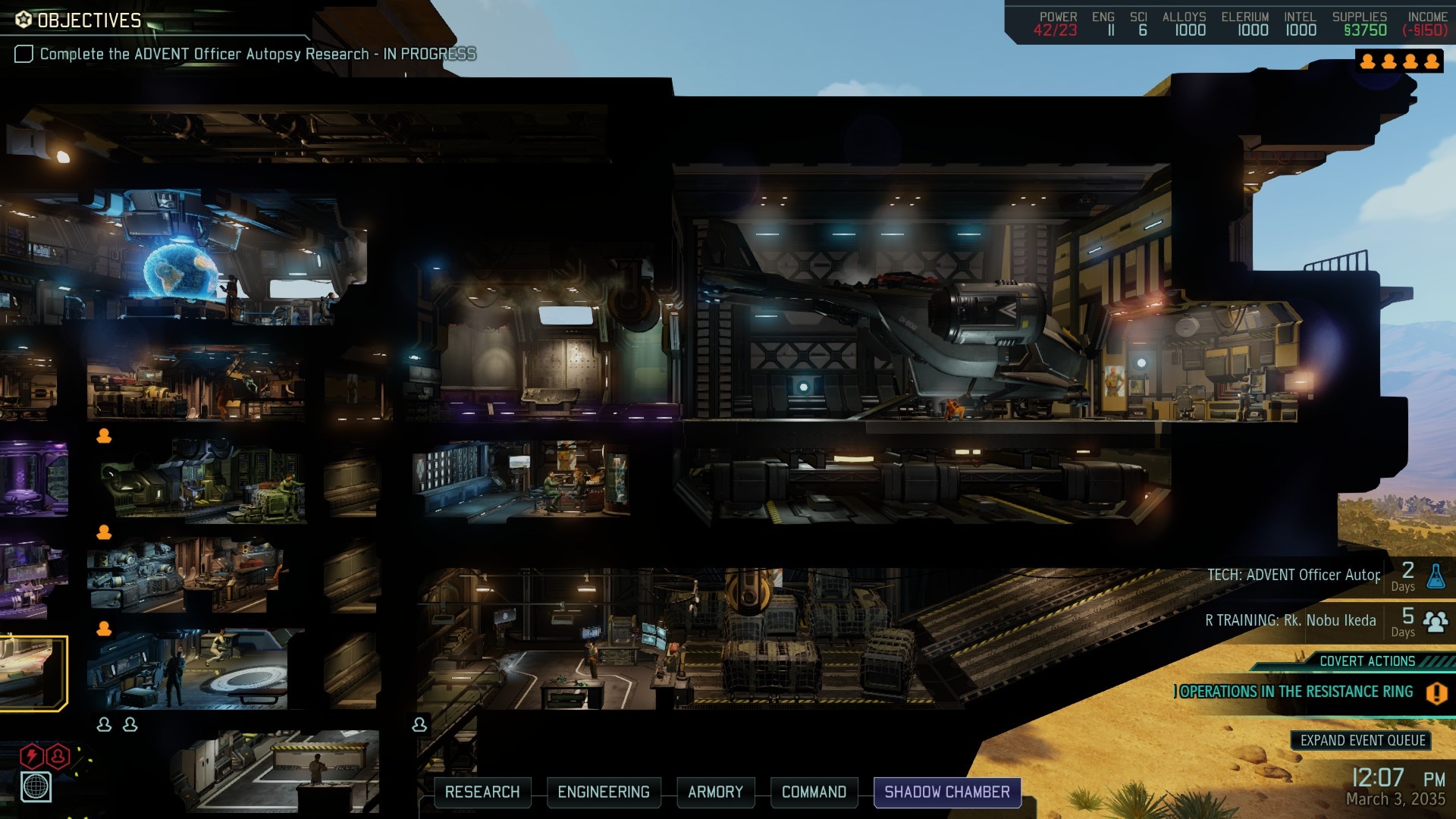
Task: Open the Research menu button
Action: pyautogui.click(x=482, y=792)
